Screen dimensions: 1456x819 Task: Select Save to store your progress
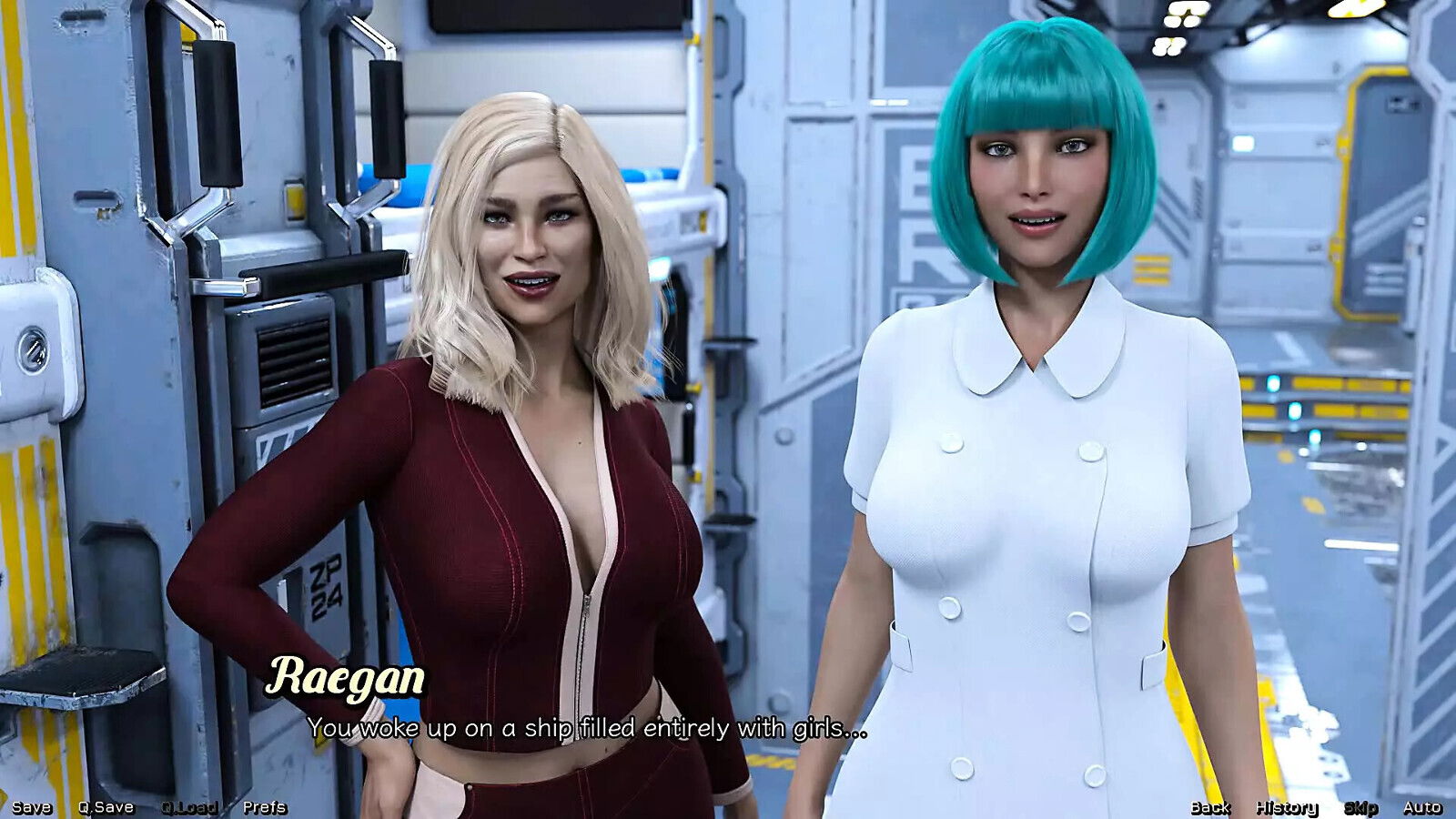[x=33, y=805]
